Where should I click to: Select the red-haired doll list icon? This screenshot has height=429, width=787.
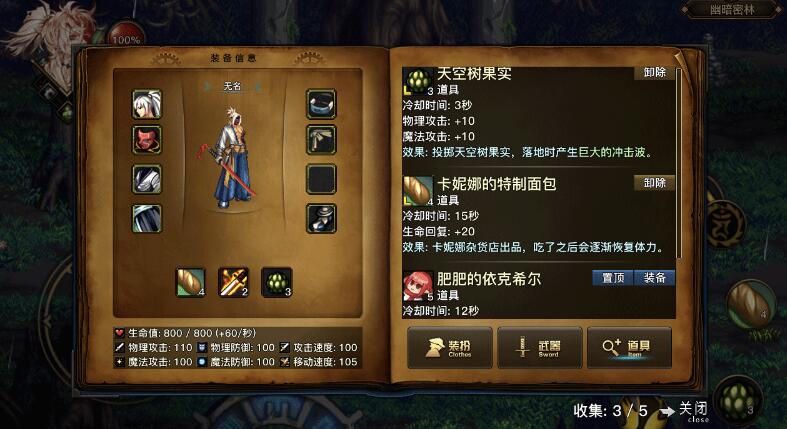[417, 285]
